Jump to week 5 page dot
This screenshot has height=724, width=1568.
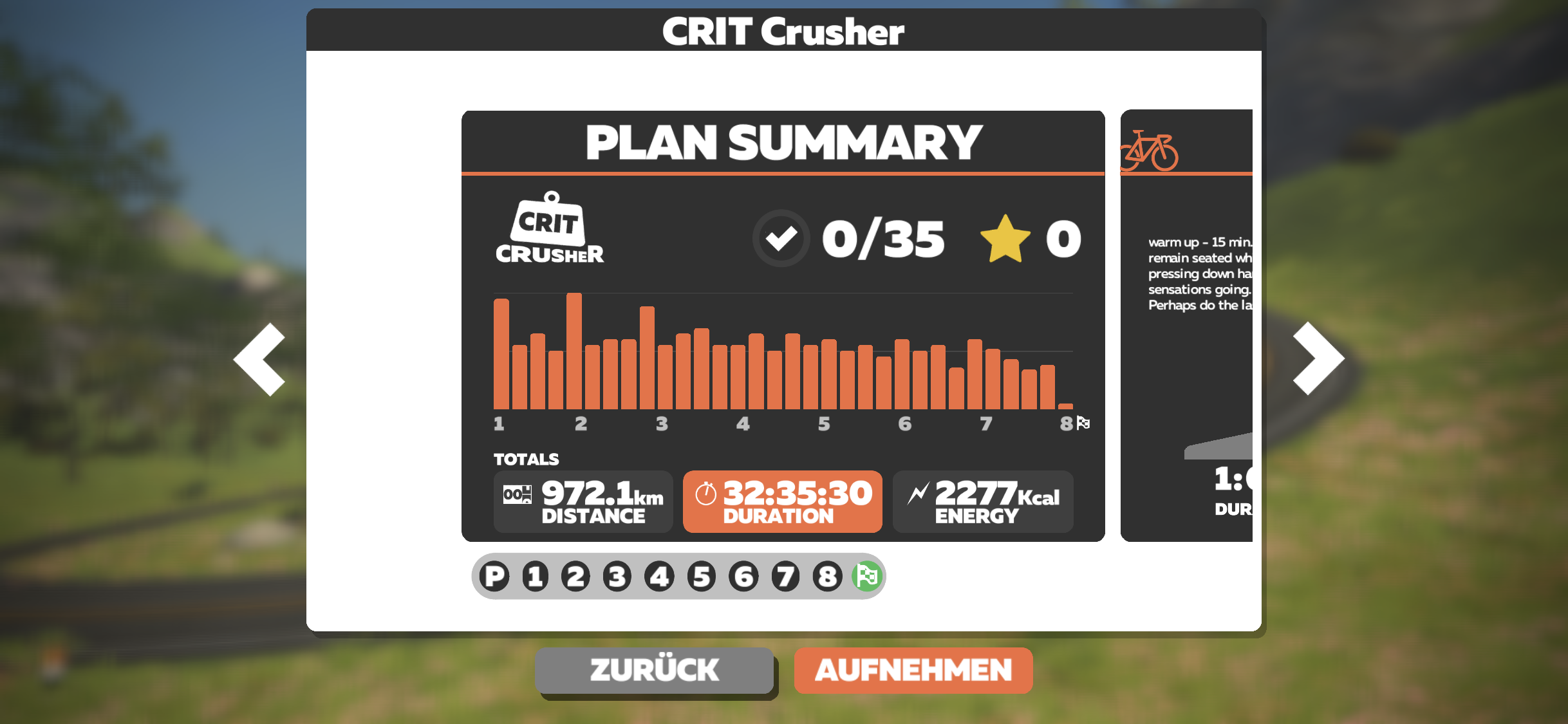click(702, 576)
